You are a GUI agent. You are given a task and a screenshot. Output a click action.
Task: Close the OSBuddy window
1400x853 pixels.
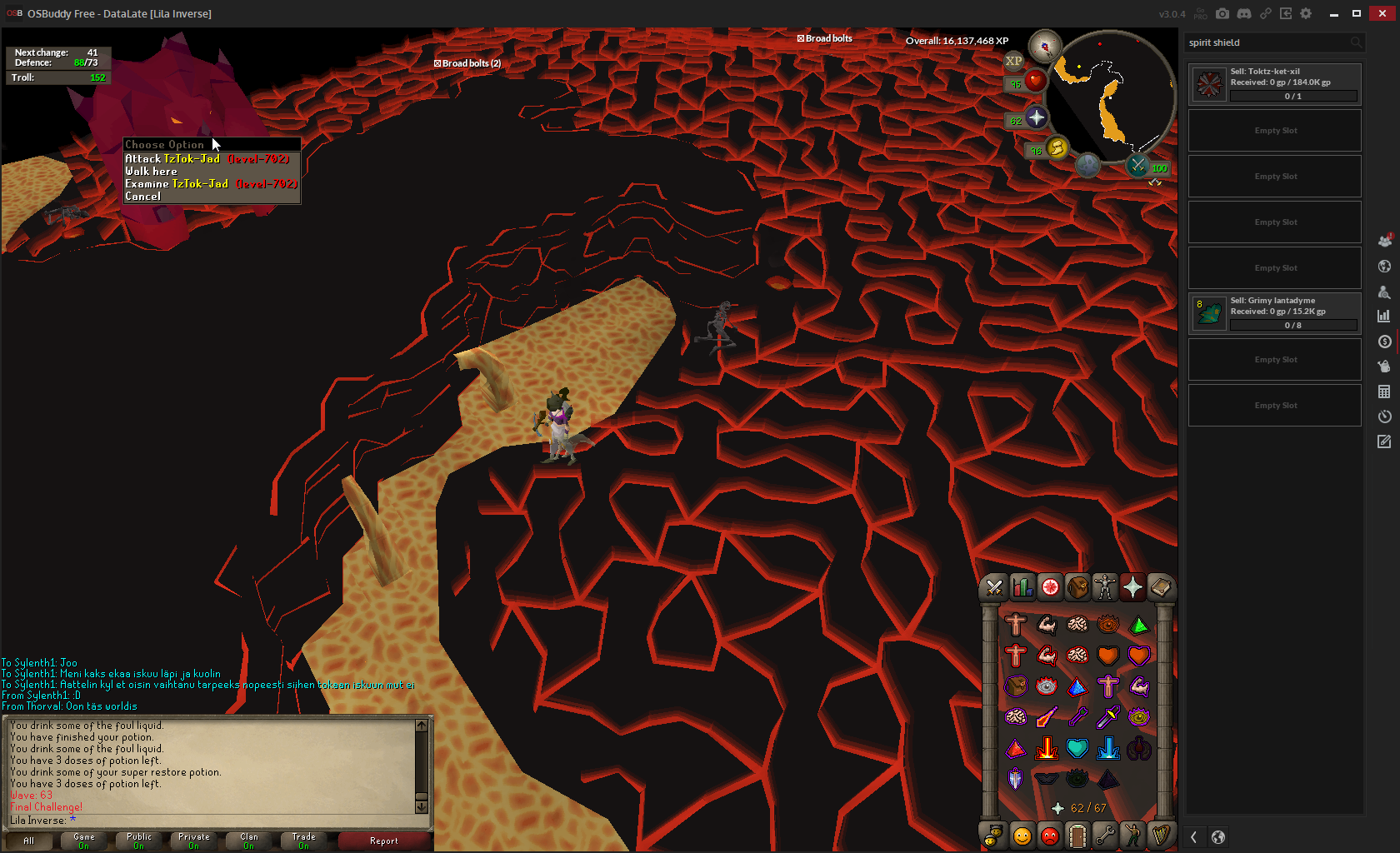coord(1382,13)
